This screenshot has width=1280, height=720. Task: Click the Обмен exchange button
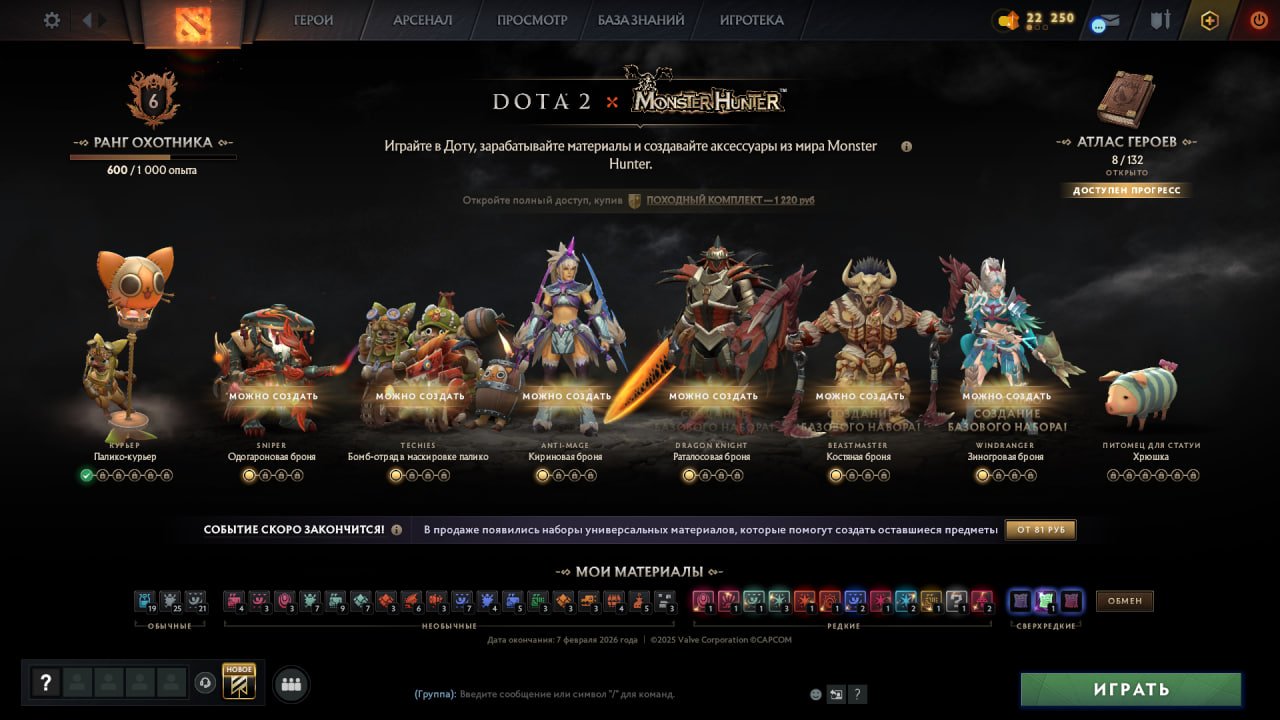(x=1125, y=601)
